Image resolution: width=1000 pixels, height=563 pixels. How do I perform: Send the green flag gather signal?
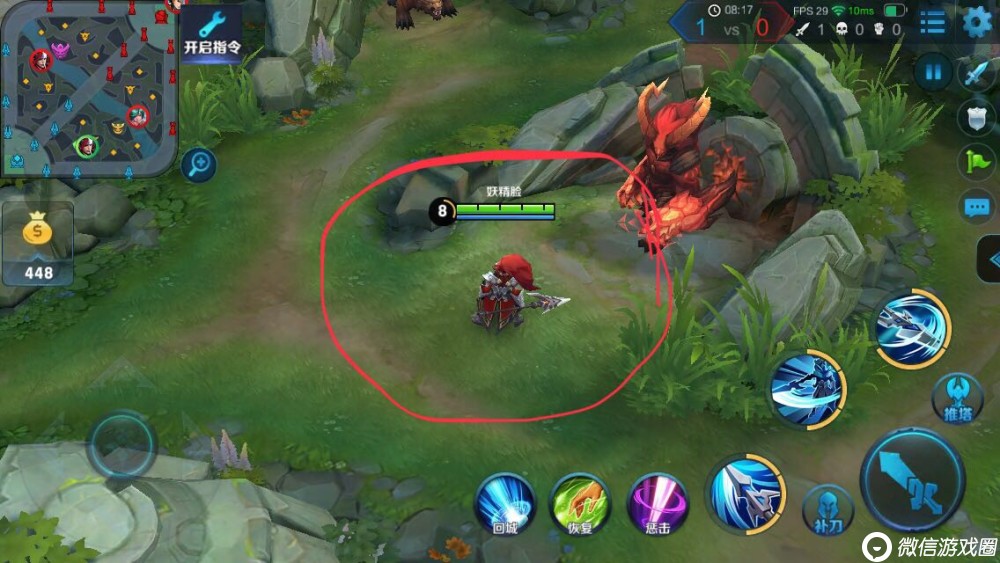click(x=976, y=161)
